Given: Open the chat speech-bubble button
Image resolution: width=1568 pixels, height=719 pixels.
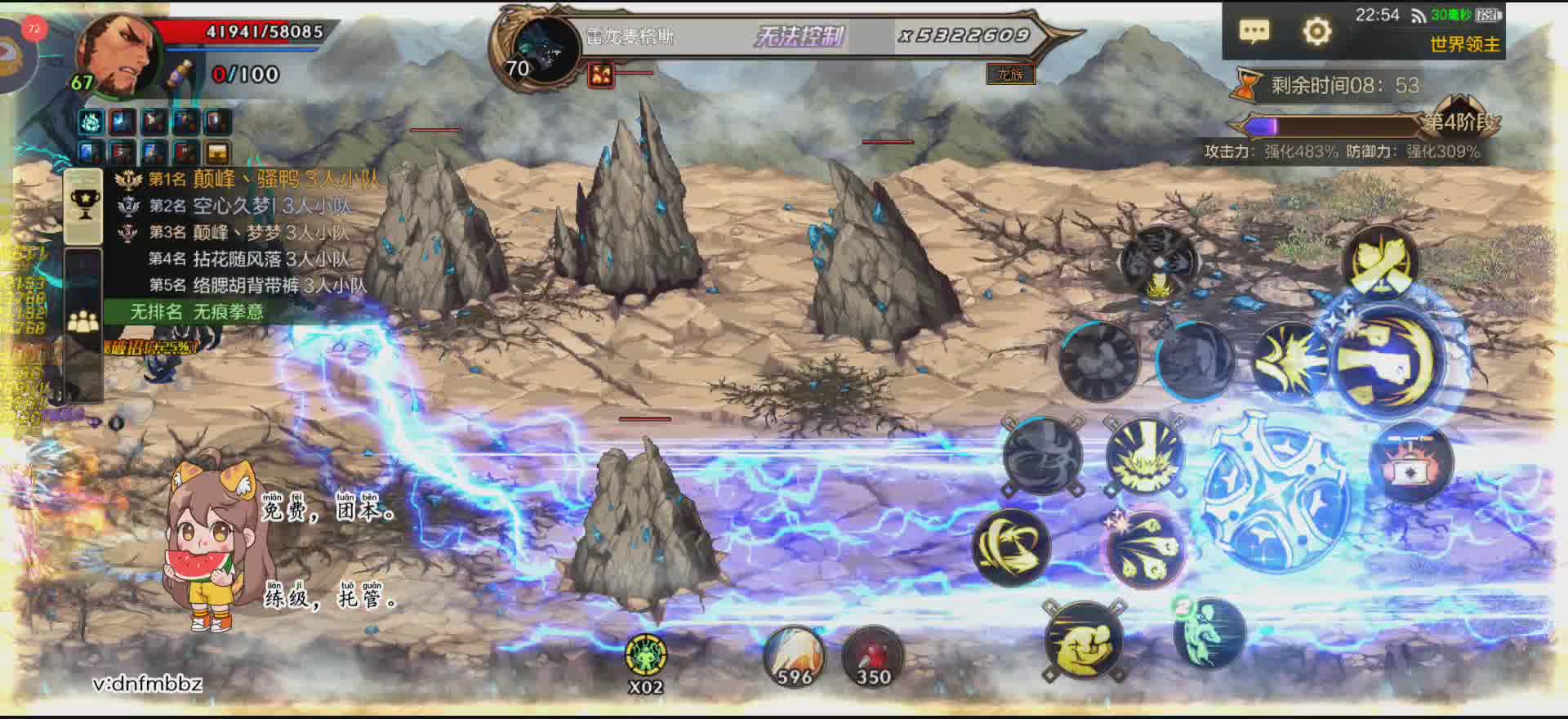Looking at the screenshot, I should pos(1254,32).
